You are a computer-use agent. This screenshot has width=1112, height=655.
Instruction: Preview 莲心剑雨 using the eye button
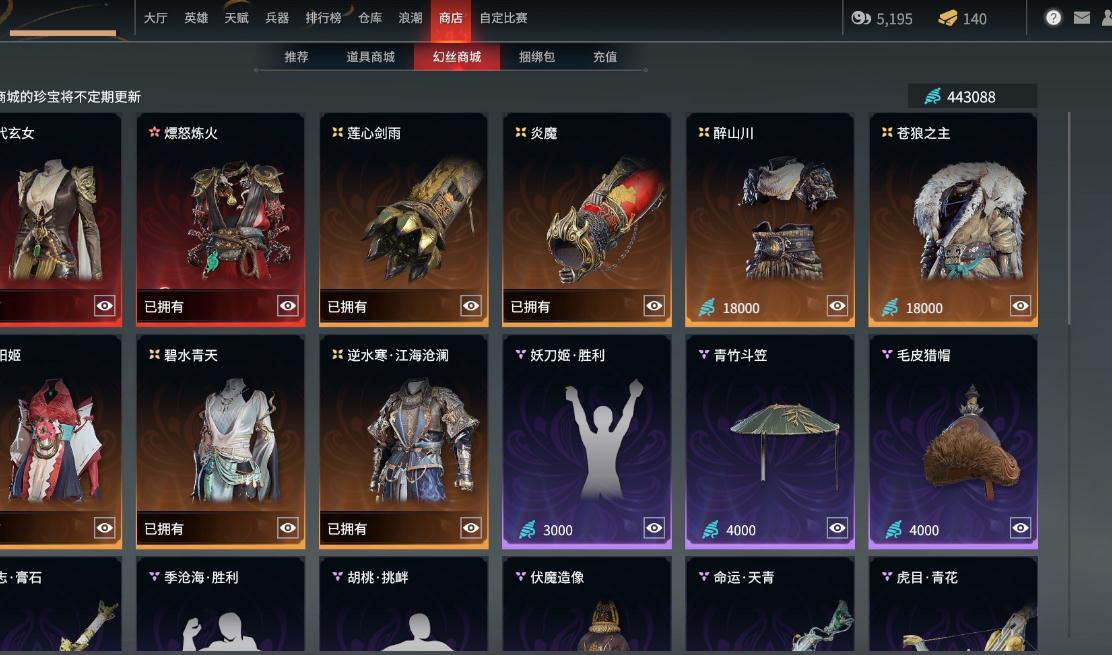point(471,306)
